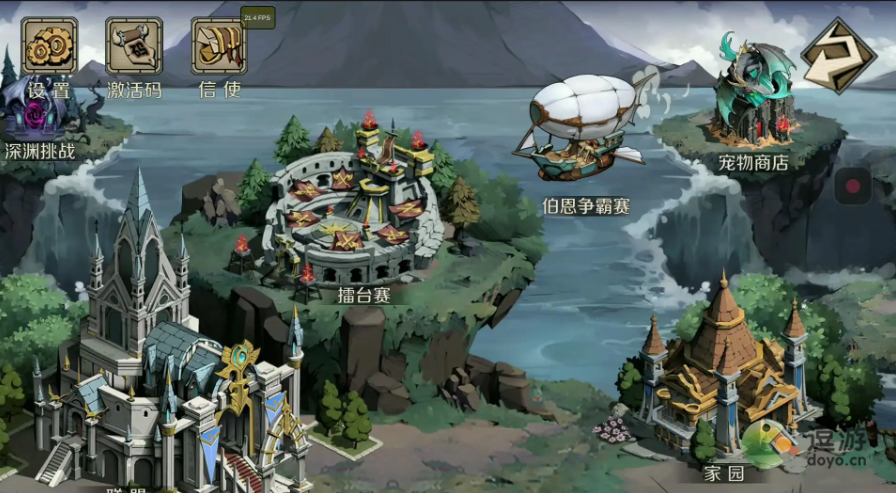Image resolution: width=896 pixels, height=493 pixels.
Task: Go to the 家园 homestead building
Action: [722, 370]
